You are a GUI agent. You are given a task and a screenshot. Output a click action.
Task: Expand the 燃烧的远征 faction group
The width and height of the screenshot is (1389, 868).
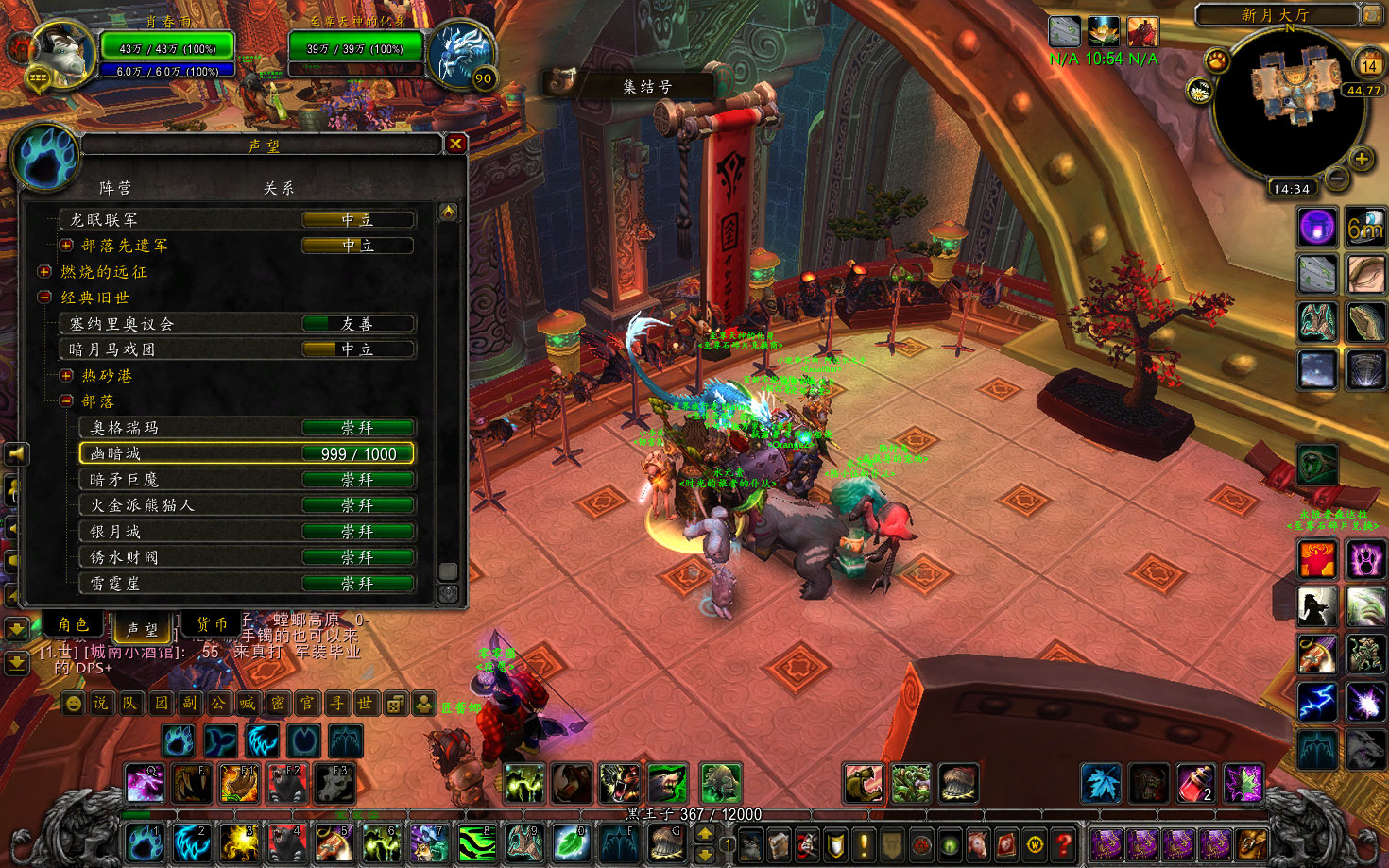point(44,272)
